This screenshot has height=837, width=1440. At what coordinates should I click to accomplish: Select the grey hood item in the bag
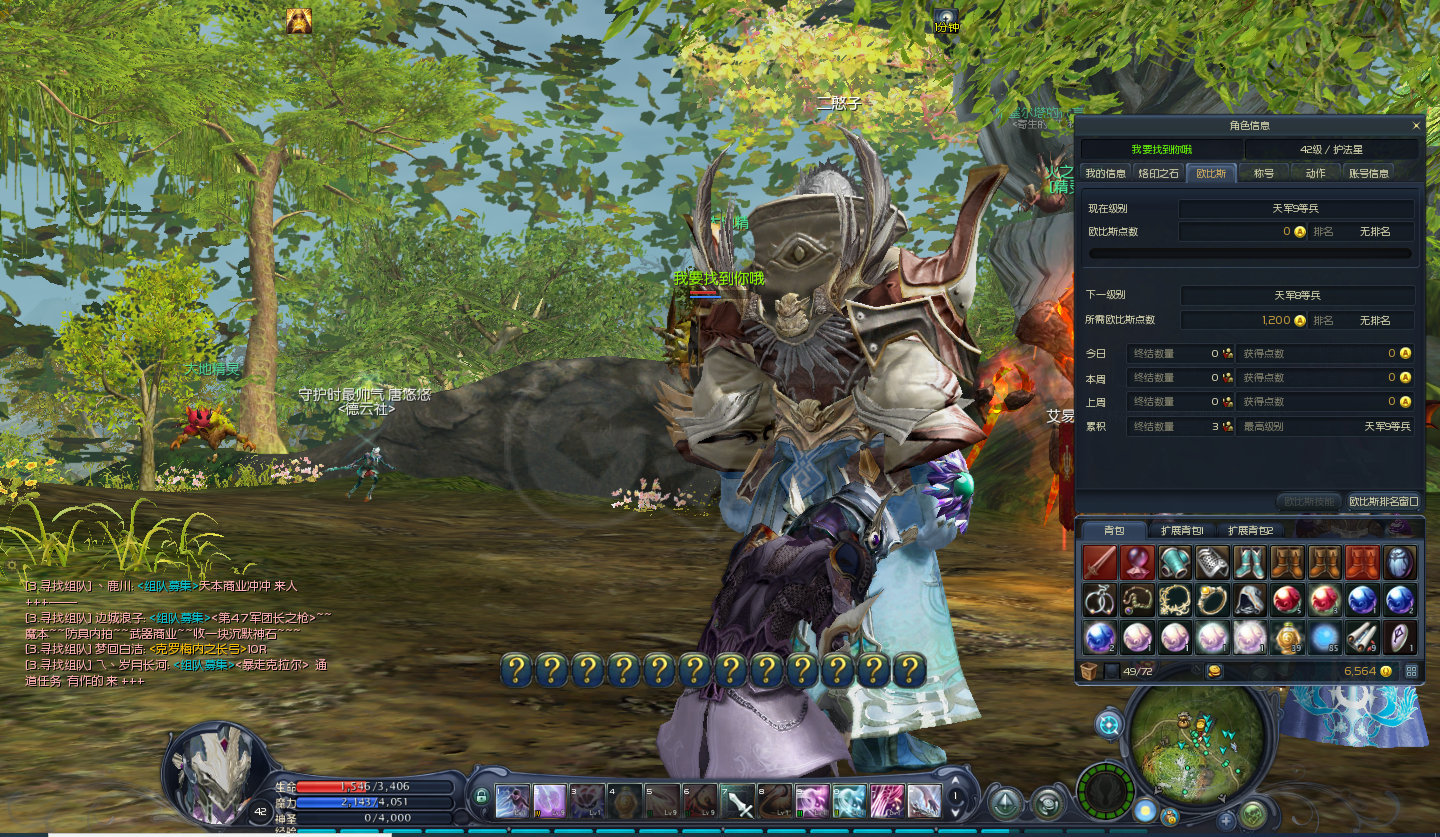pos(1249,600)
